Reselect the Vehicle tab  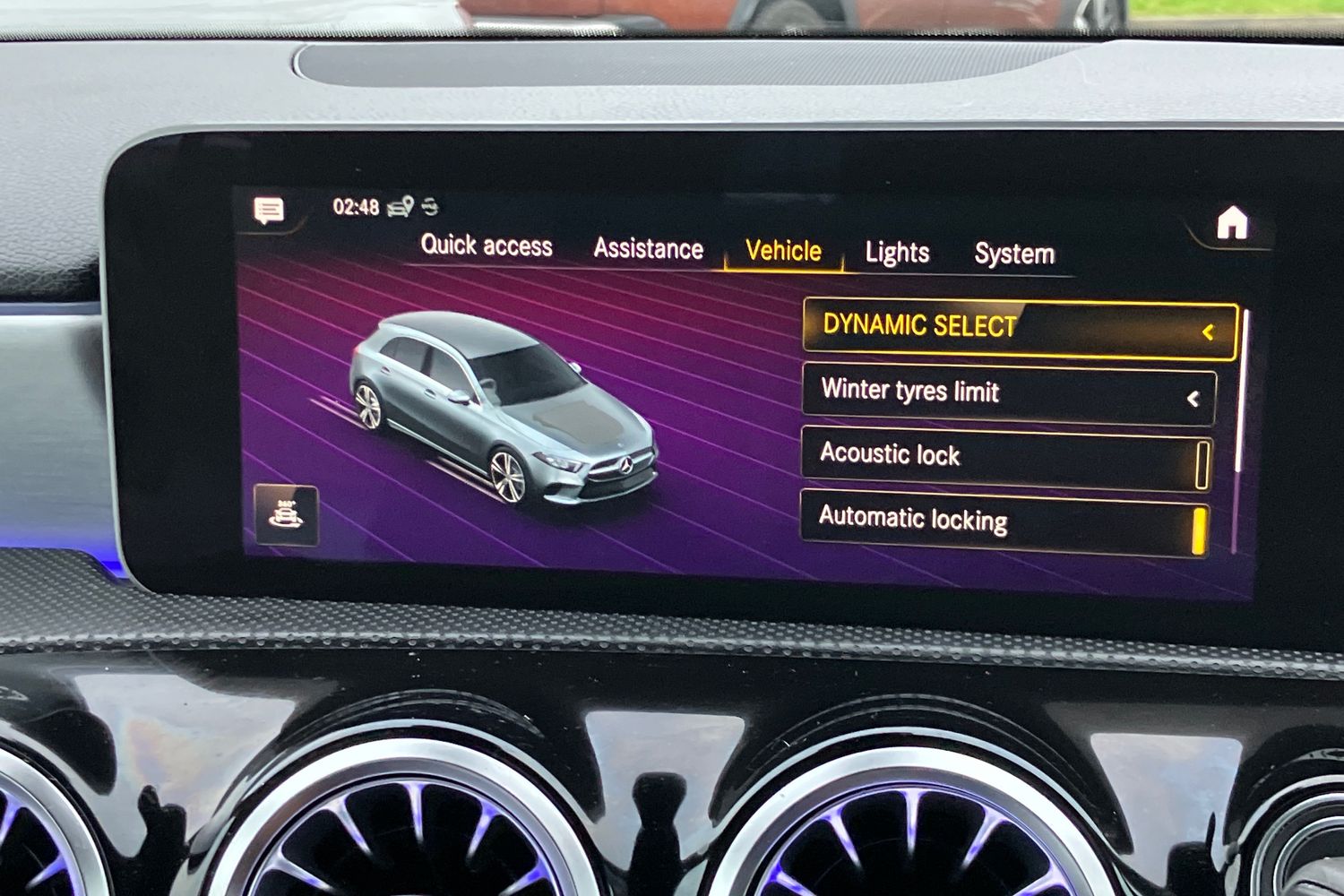coord(782,251)
